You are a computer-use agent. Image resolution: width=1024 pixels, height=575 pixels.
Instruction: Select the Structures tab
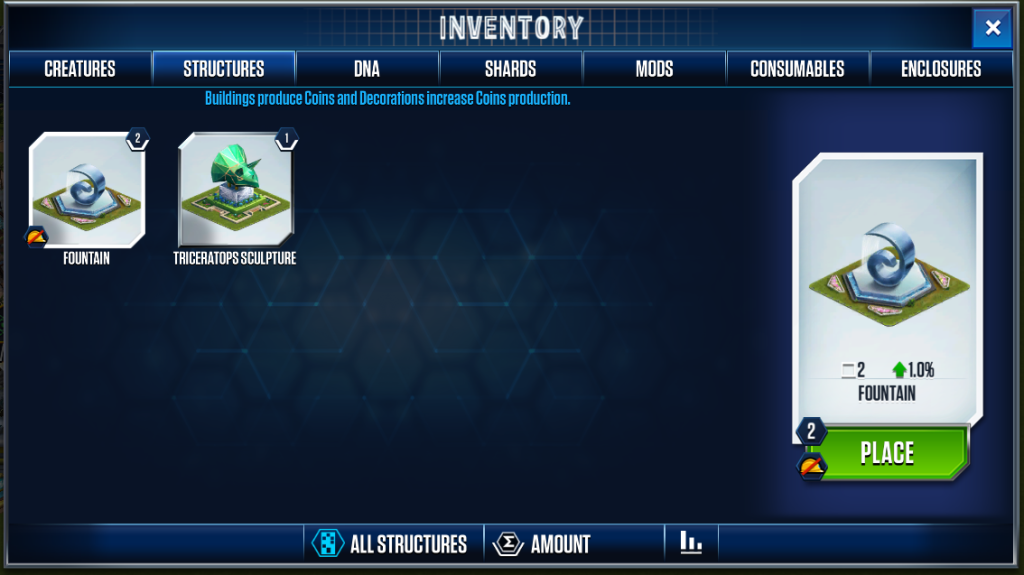click(223, 69)
